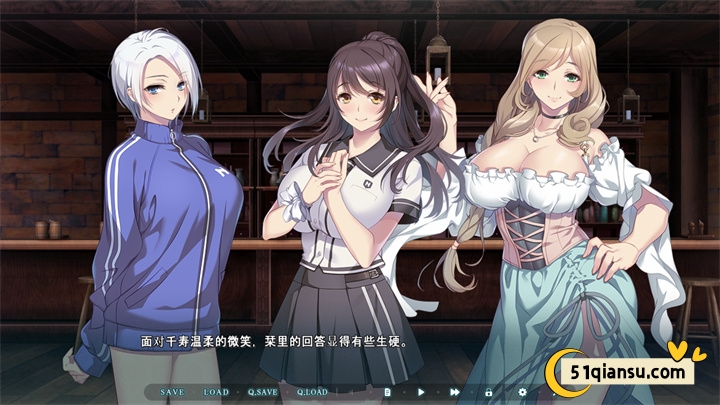Screen dimensions: 720x405
Task: Activate skip with the fast-forward icon
Action: (455, 392)
